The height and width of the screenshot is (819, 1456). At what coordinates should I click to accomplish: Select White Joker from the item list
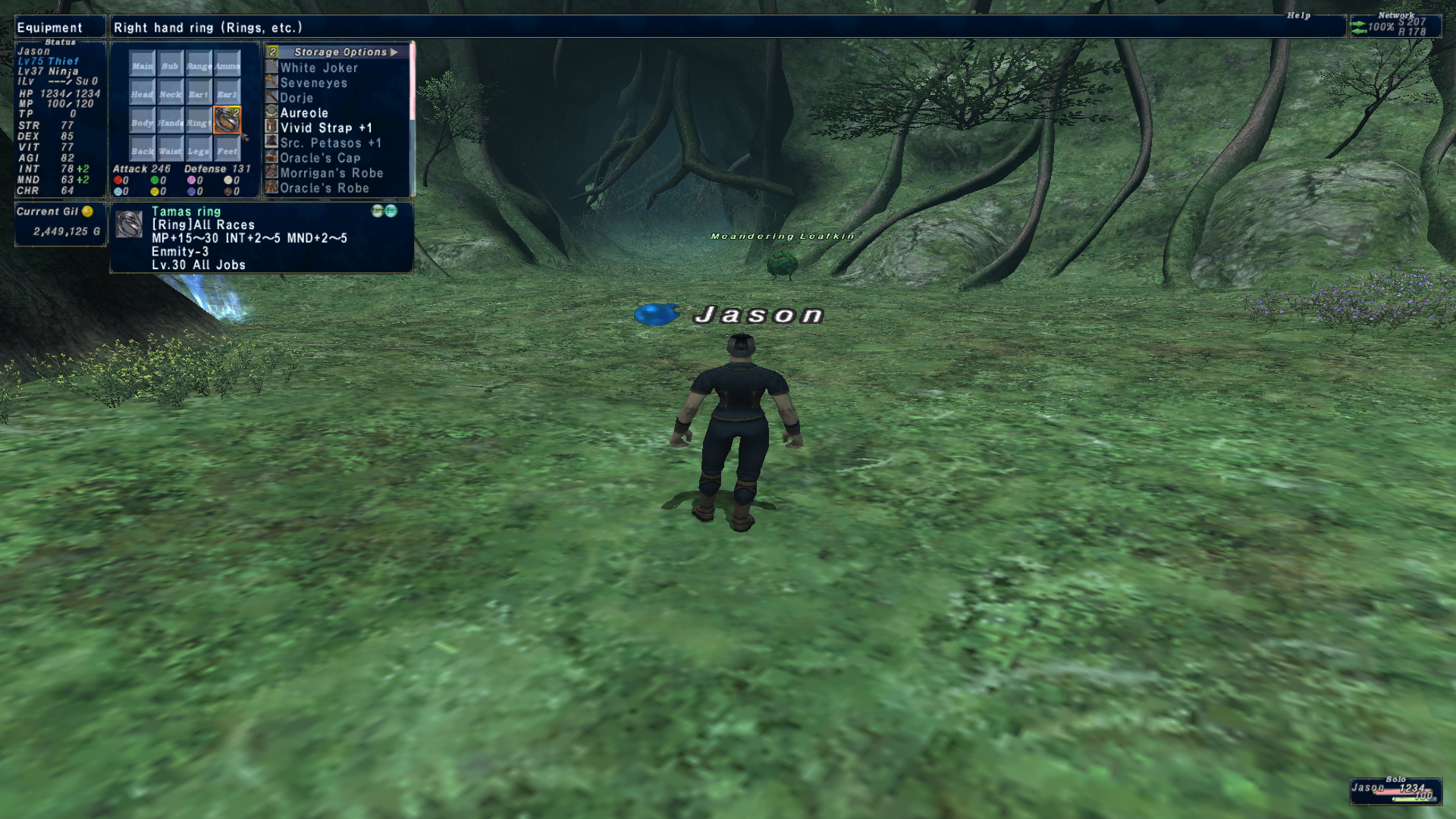coord(318,67)
